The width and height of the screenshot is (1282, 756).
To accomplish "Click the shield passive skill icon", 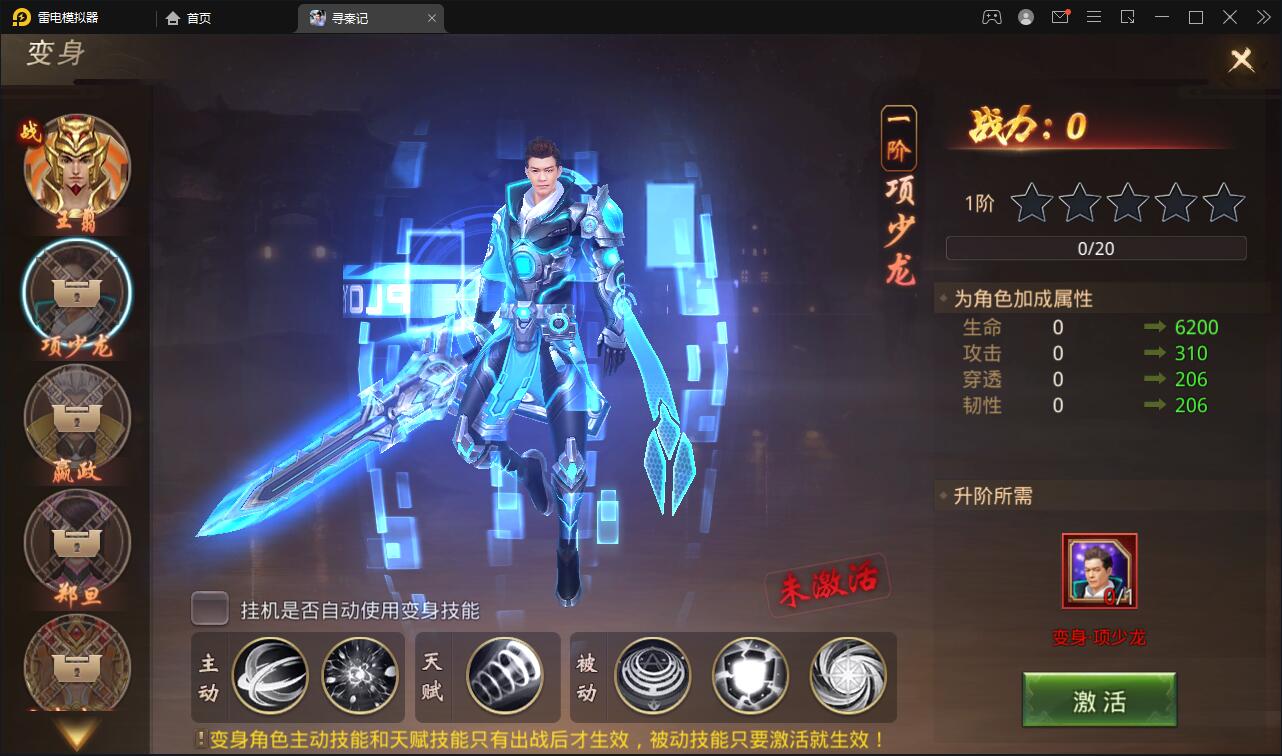I will click(751, 677).
